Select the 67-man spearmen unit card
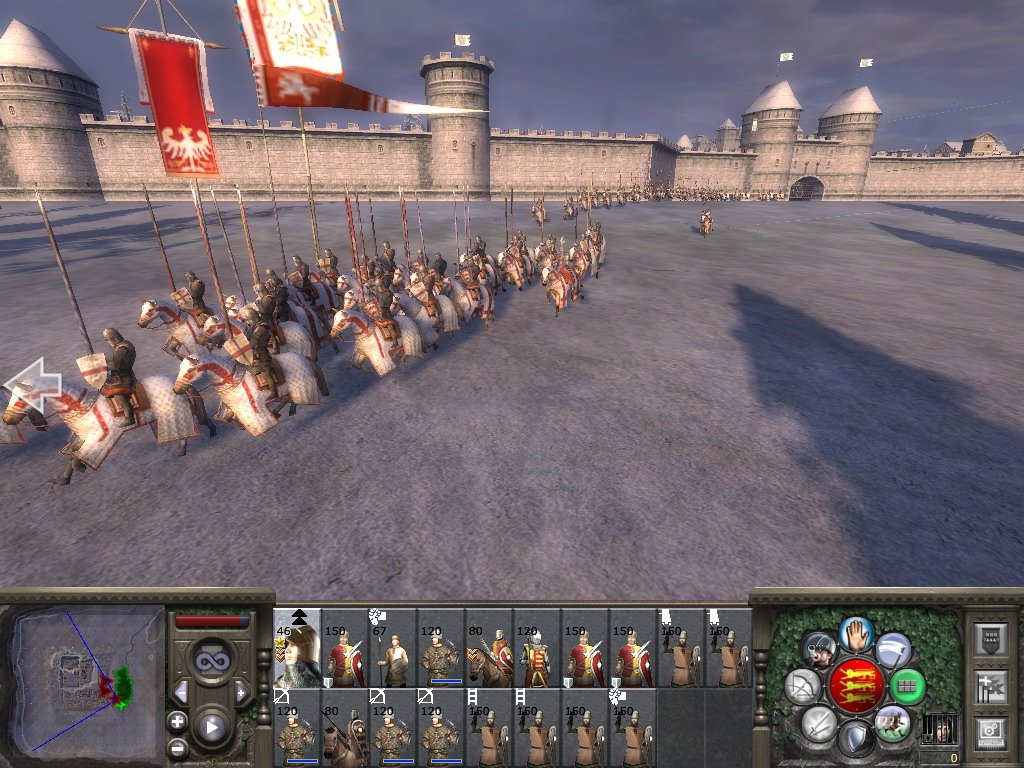Screen dimensions: 1024x768 [x=393, y=649]
